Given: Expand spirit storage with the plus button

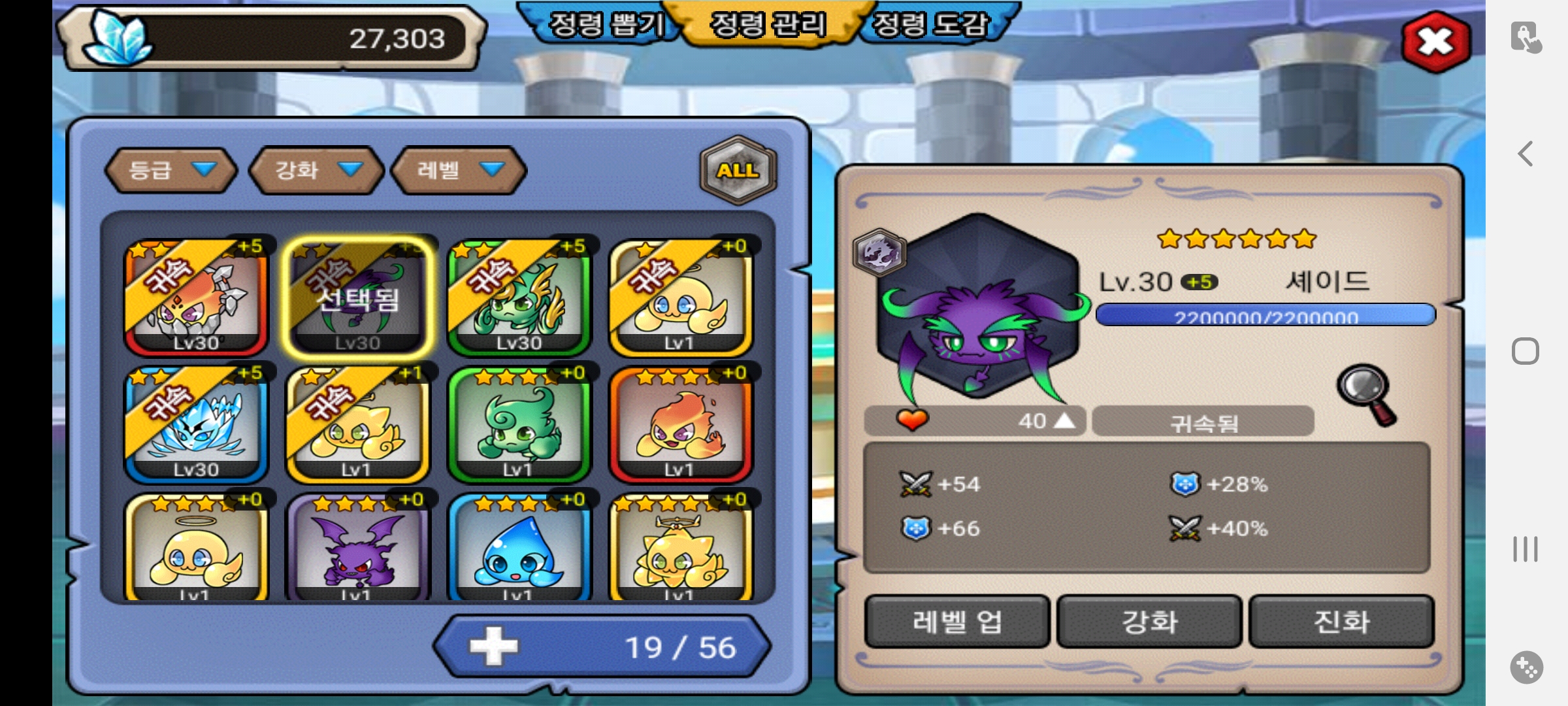Looking at the screenshot, I should pyautogui.click(x=494, y=647).
